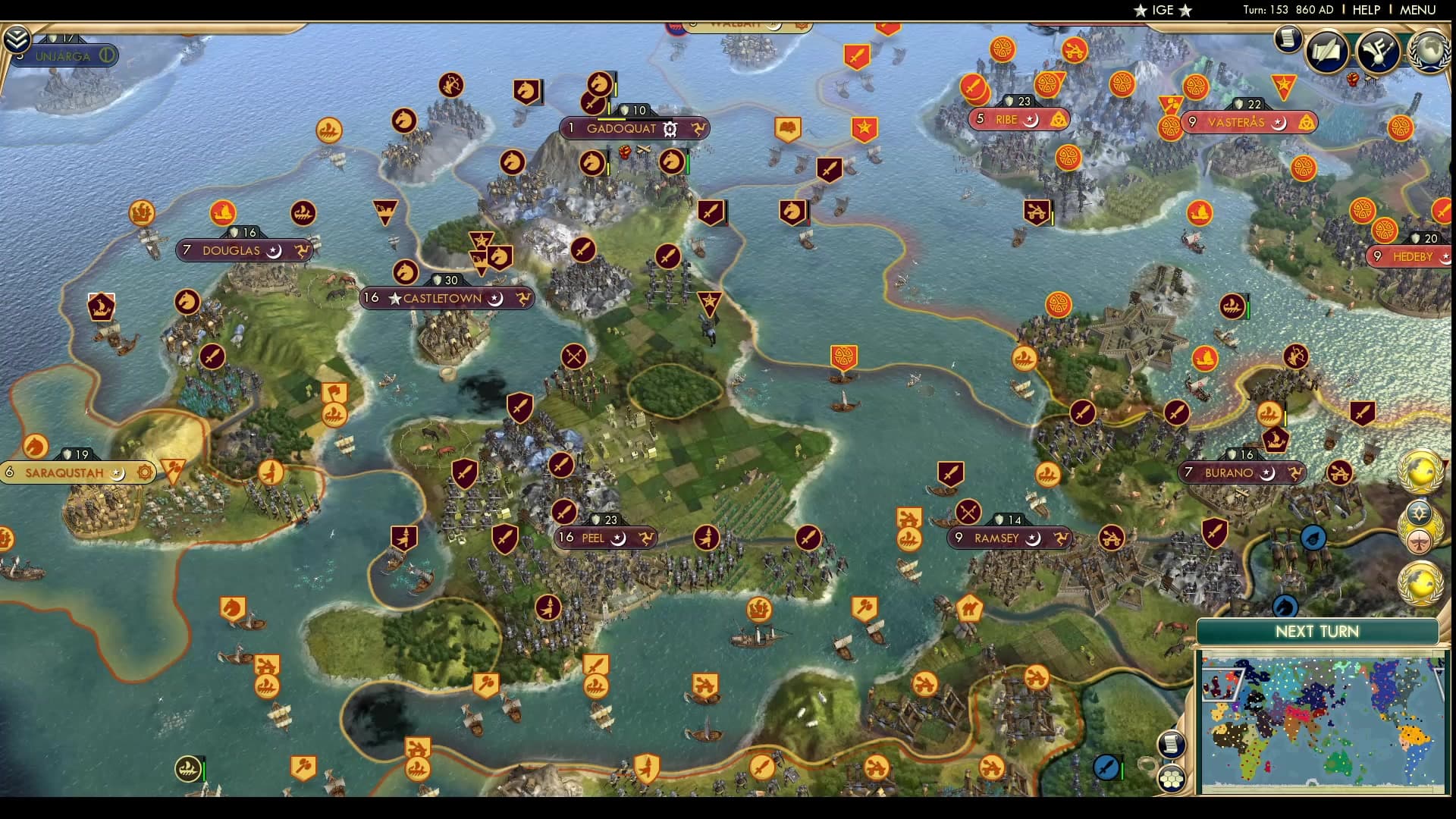Open Saraqustah's city production gear icon

click(x=144, y=472)
